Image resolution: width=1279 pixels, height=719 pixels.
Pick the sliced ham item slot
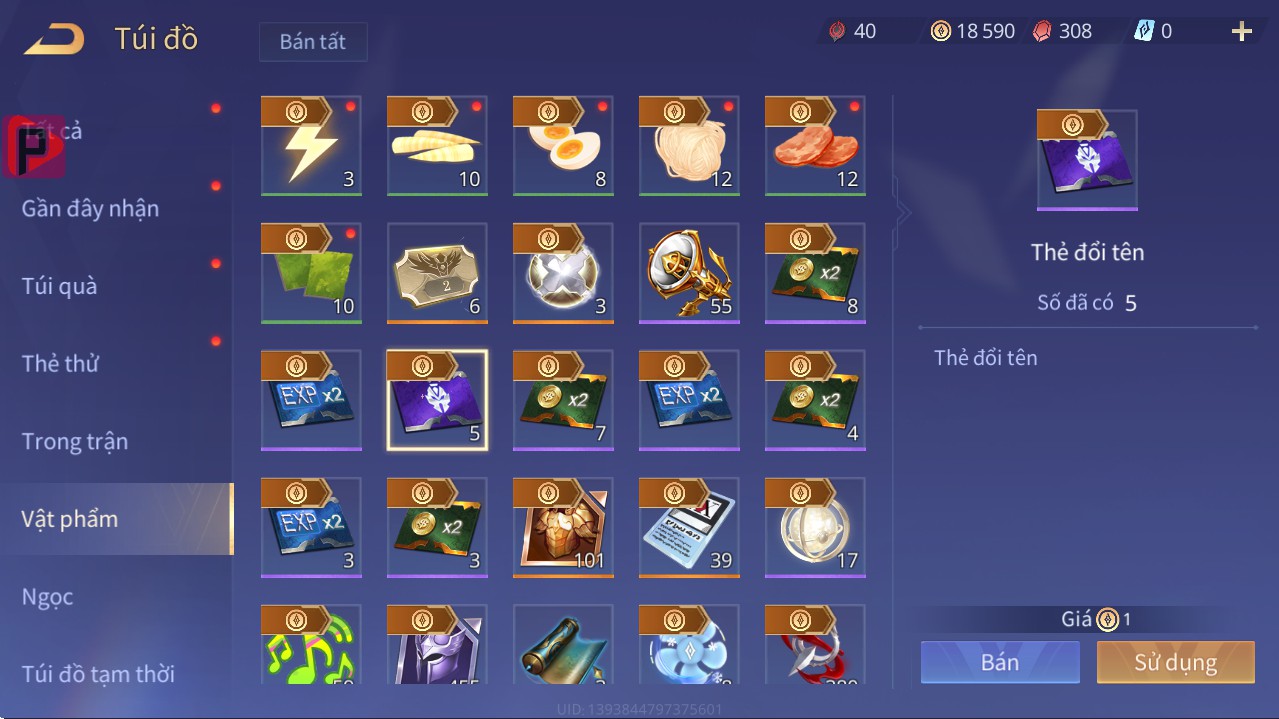[x=815, y=146]
